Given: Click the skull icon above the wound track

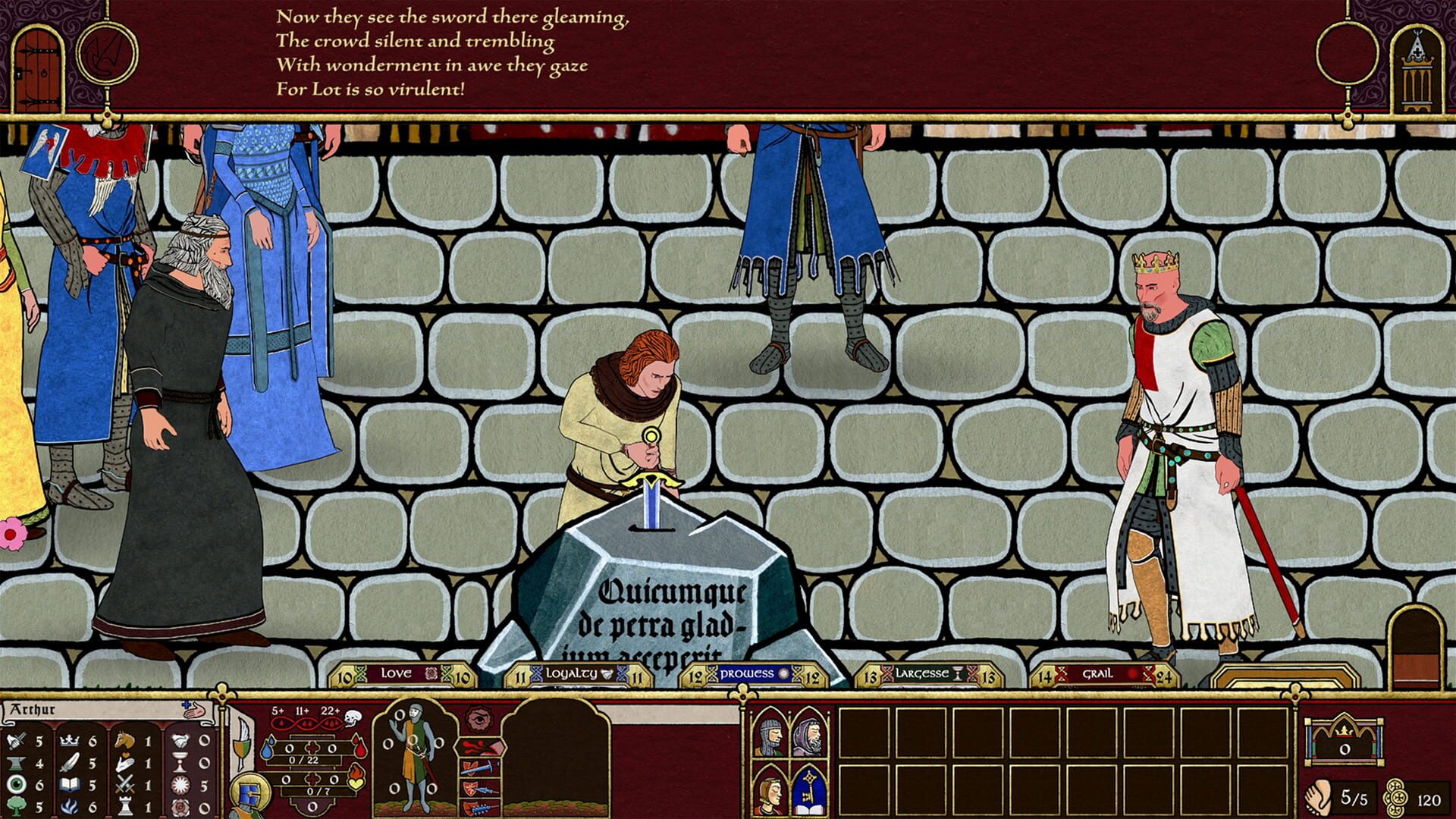Looking at the screenshot, I should pyautogui.click(x=351, y=717).
